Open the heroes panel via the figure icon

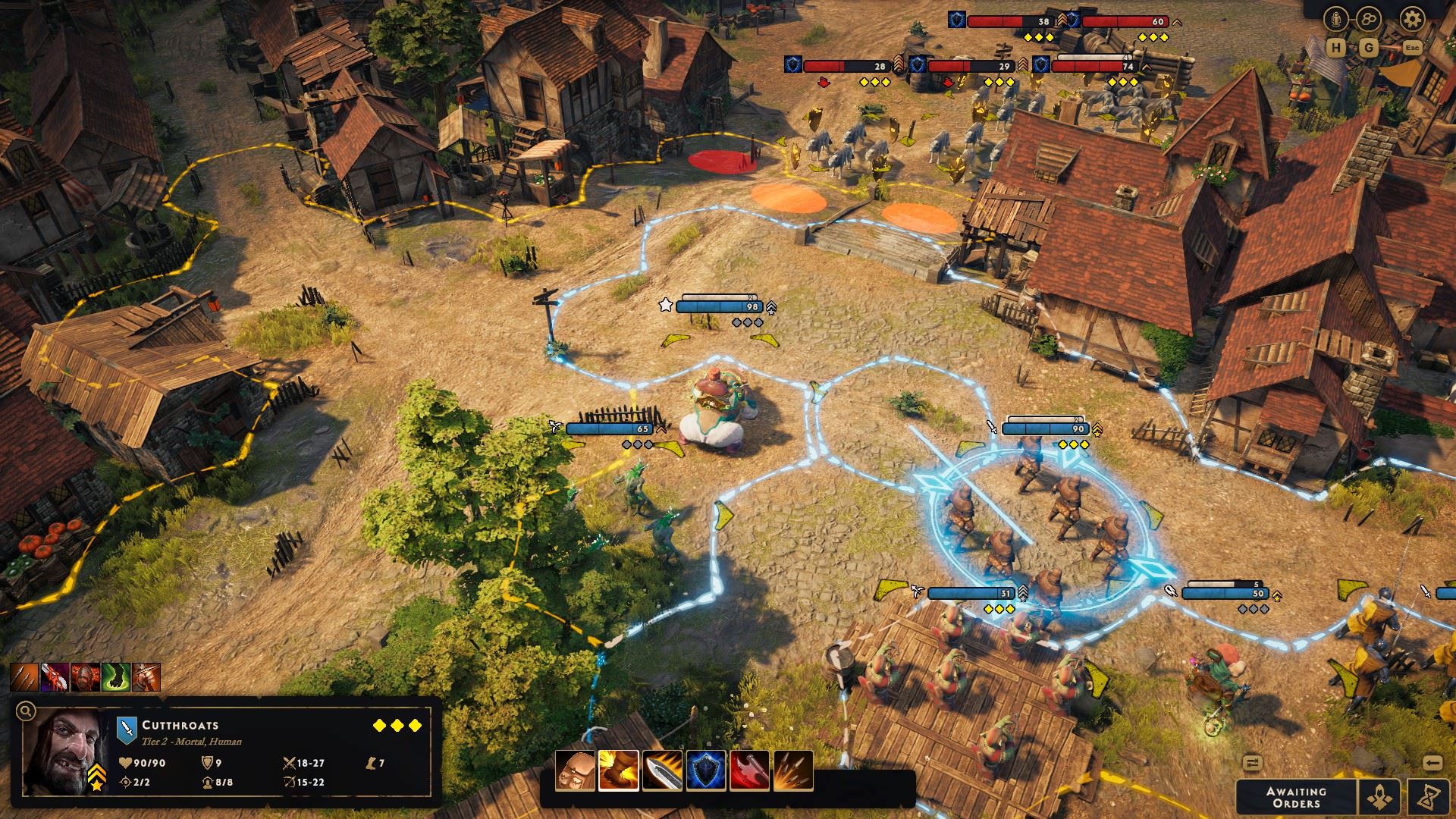pyautogui.click(x=1335, y=19)
